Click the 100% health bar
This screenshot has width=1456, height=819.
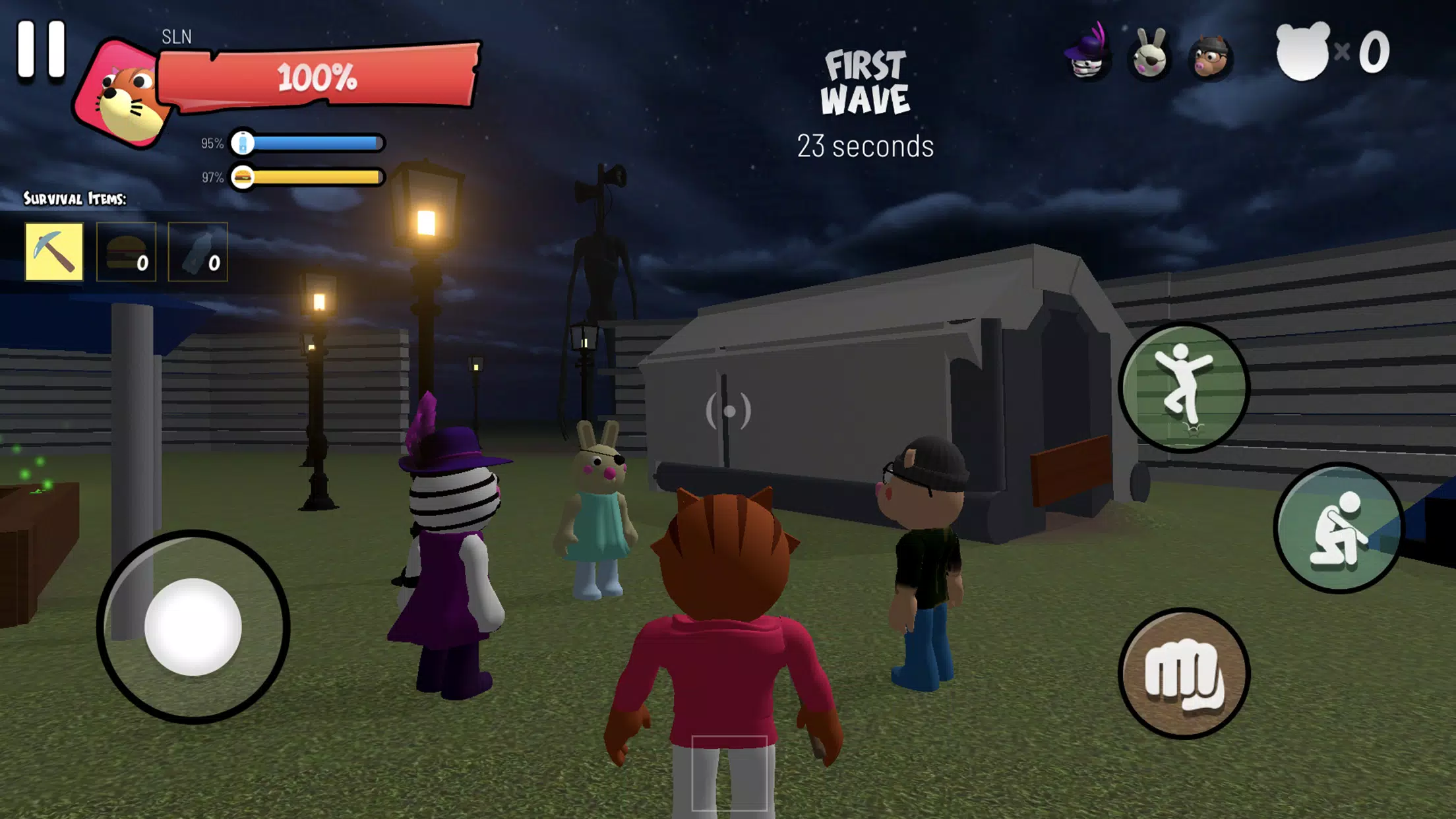317,78
